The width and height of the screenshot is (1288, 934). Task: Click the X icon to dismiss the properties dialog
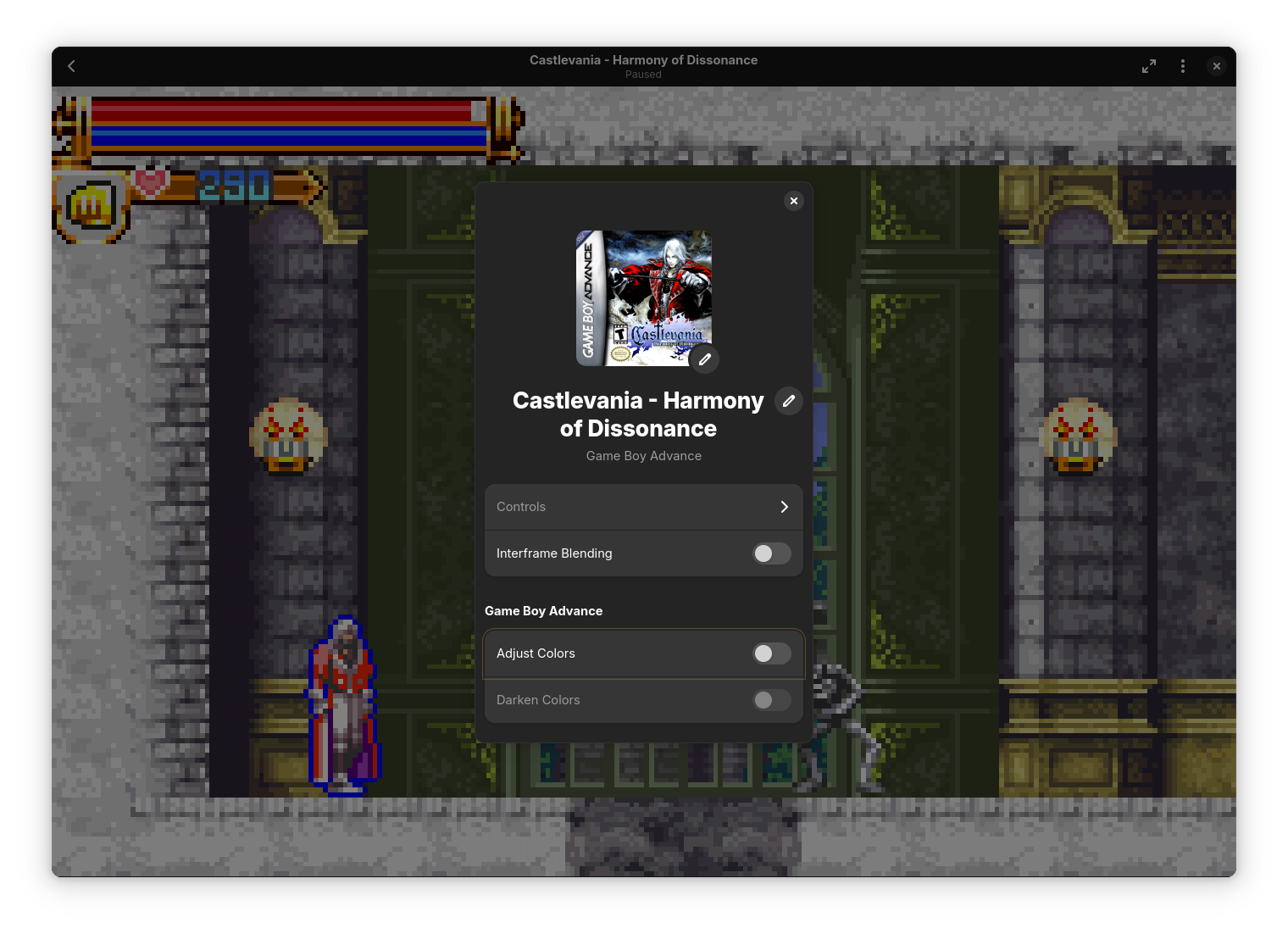(793, 201)
